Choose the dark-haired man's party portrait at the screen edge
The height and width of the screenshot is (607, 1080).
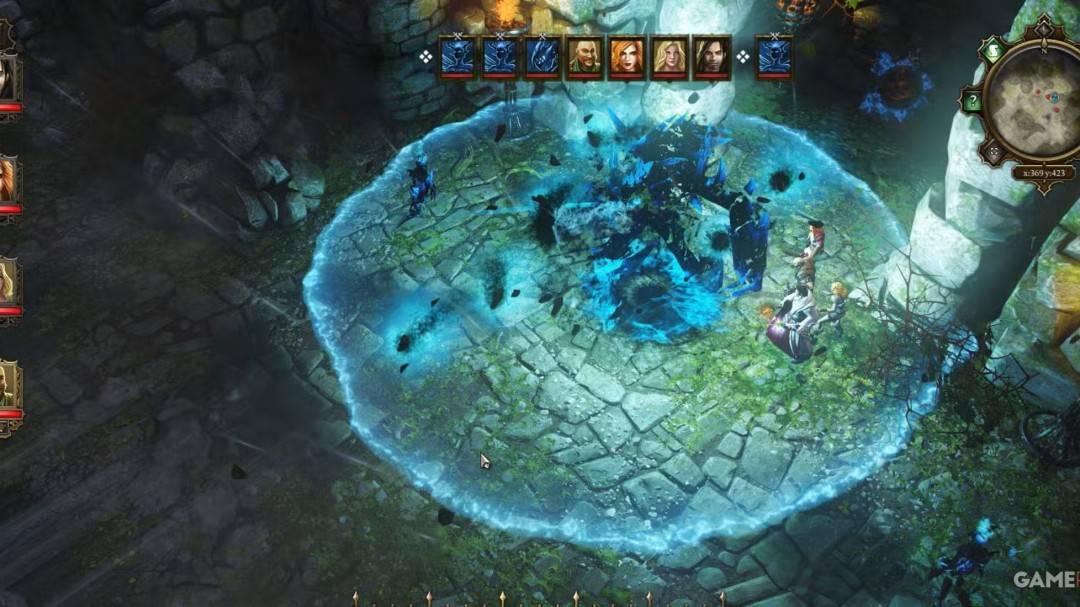[x=8, y=78]
